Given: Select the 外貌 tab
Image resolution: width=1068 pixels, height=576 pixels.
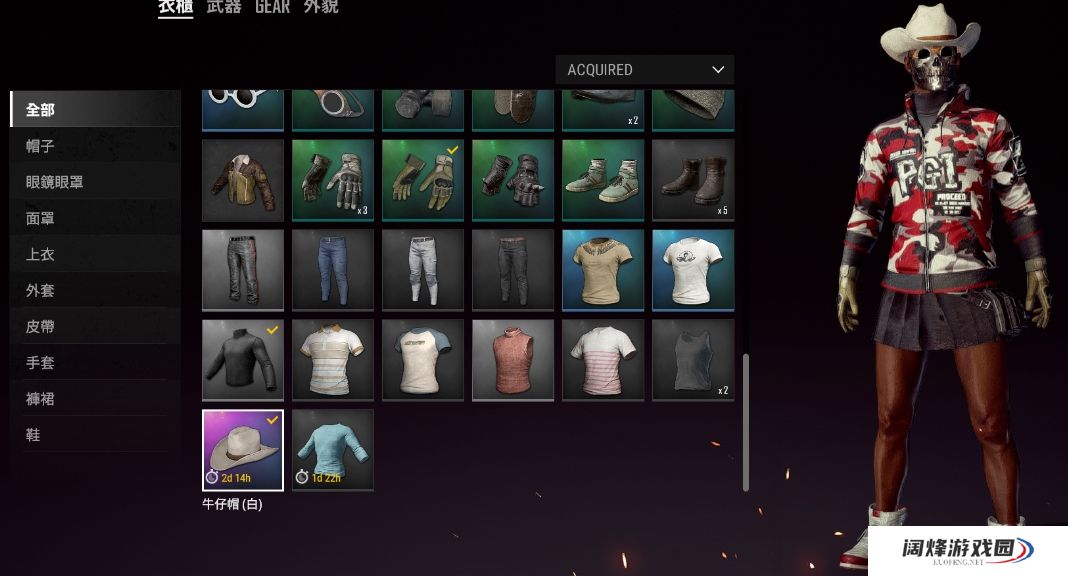Looking at the screenshot, I should pyautogui.click(x=321, y=7).
